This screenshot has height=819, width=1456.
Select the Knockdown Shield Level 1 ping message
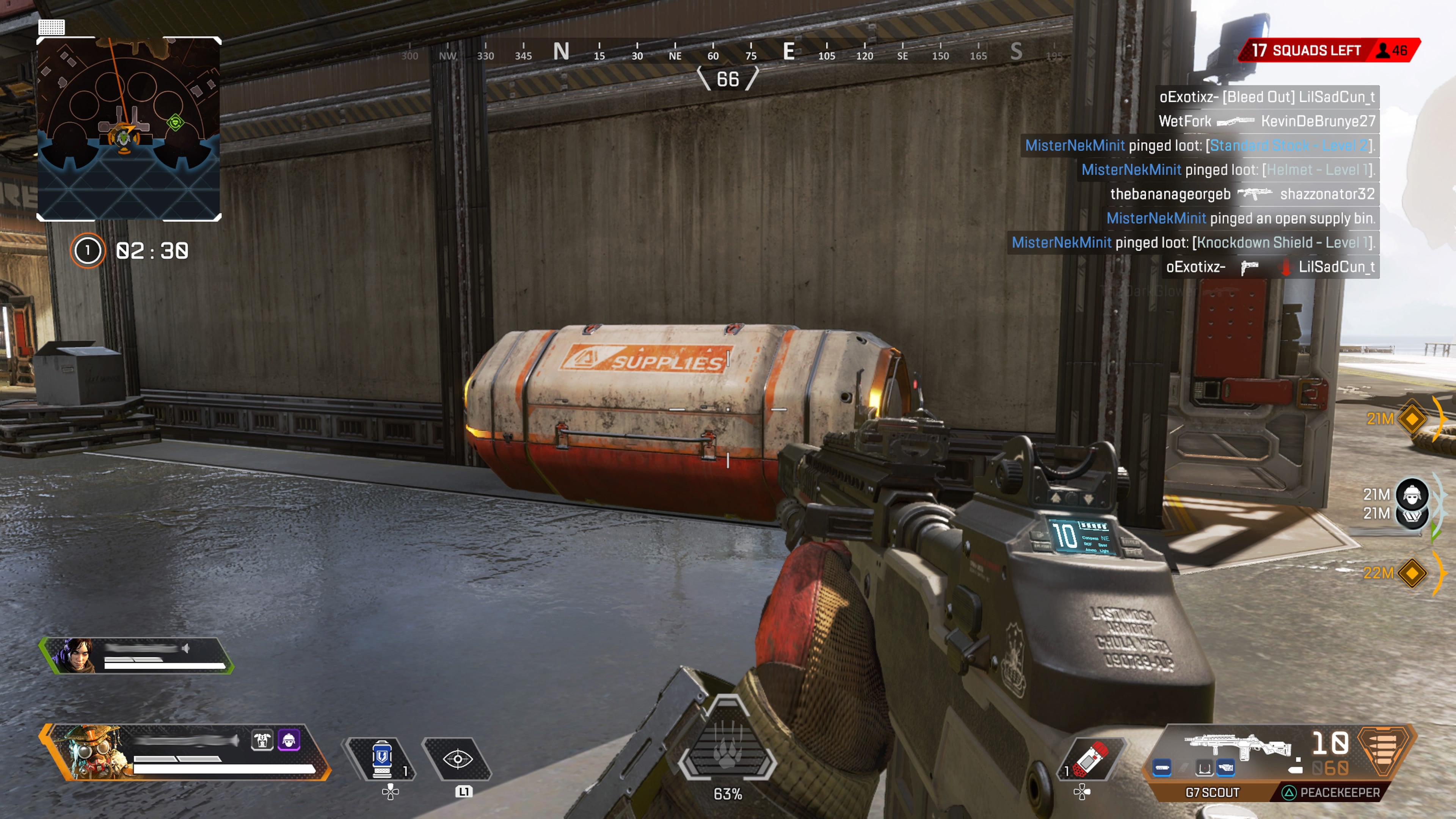(x=1192, y=243)
